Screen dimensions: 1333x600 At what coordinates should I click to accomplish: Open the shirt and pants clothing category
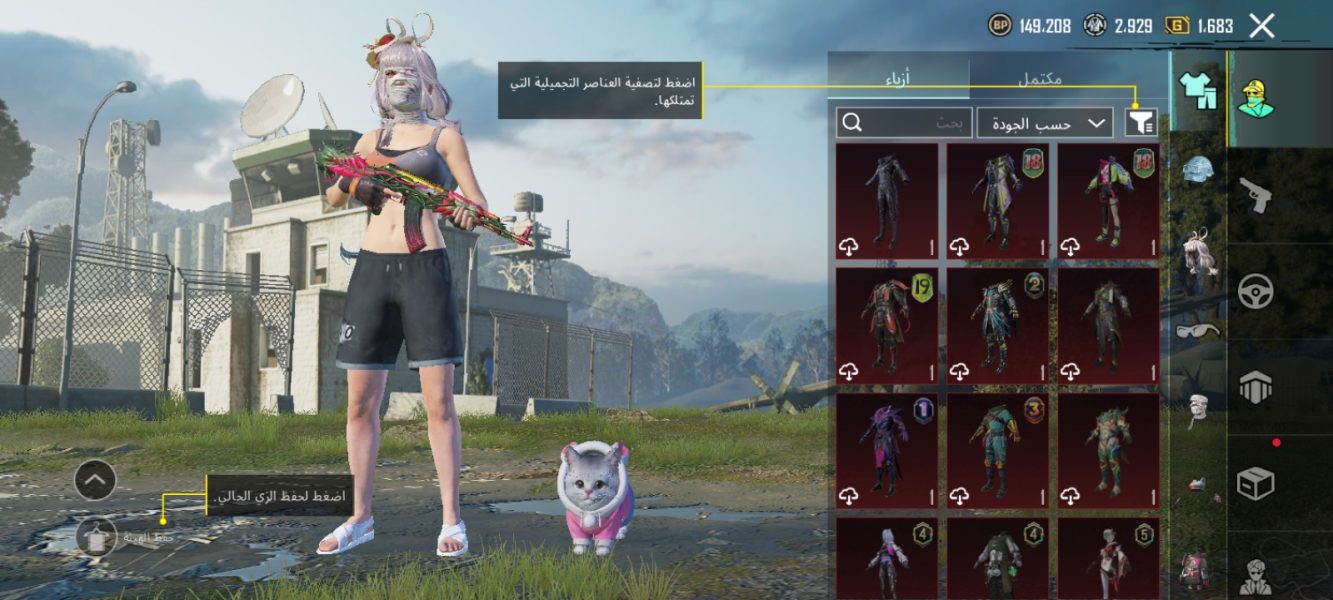(x=1197, y=90)
